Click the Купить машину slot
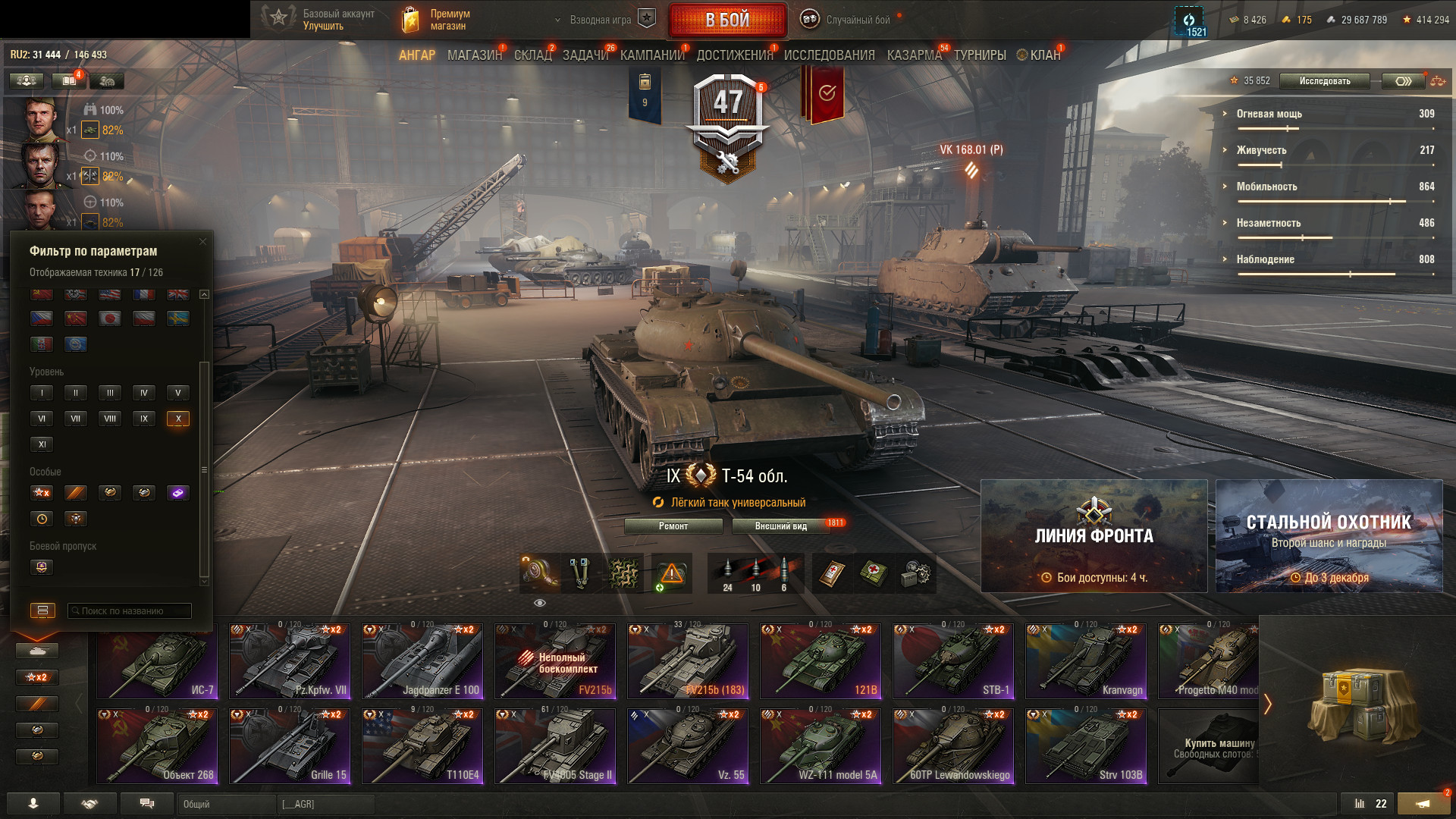1456x819 pixels. 1210,745
